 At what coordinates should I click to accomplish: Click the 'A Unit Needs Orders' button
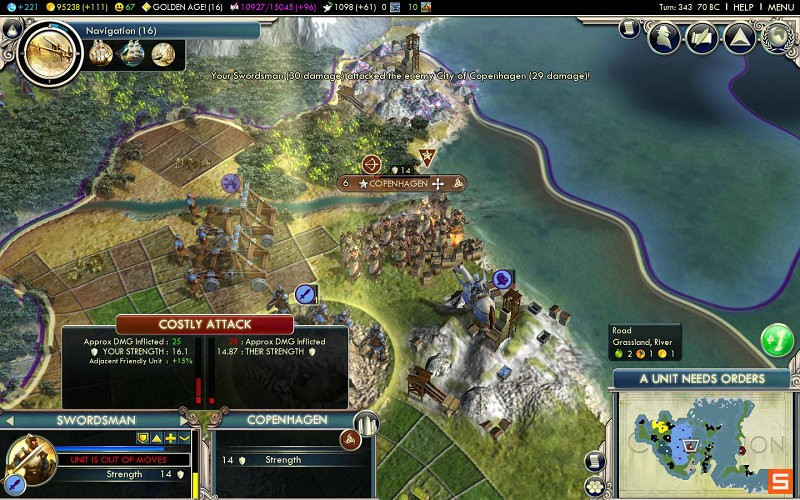[701, 379]
